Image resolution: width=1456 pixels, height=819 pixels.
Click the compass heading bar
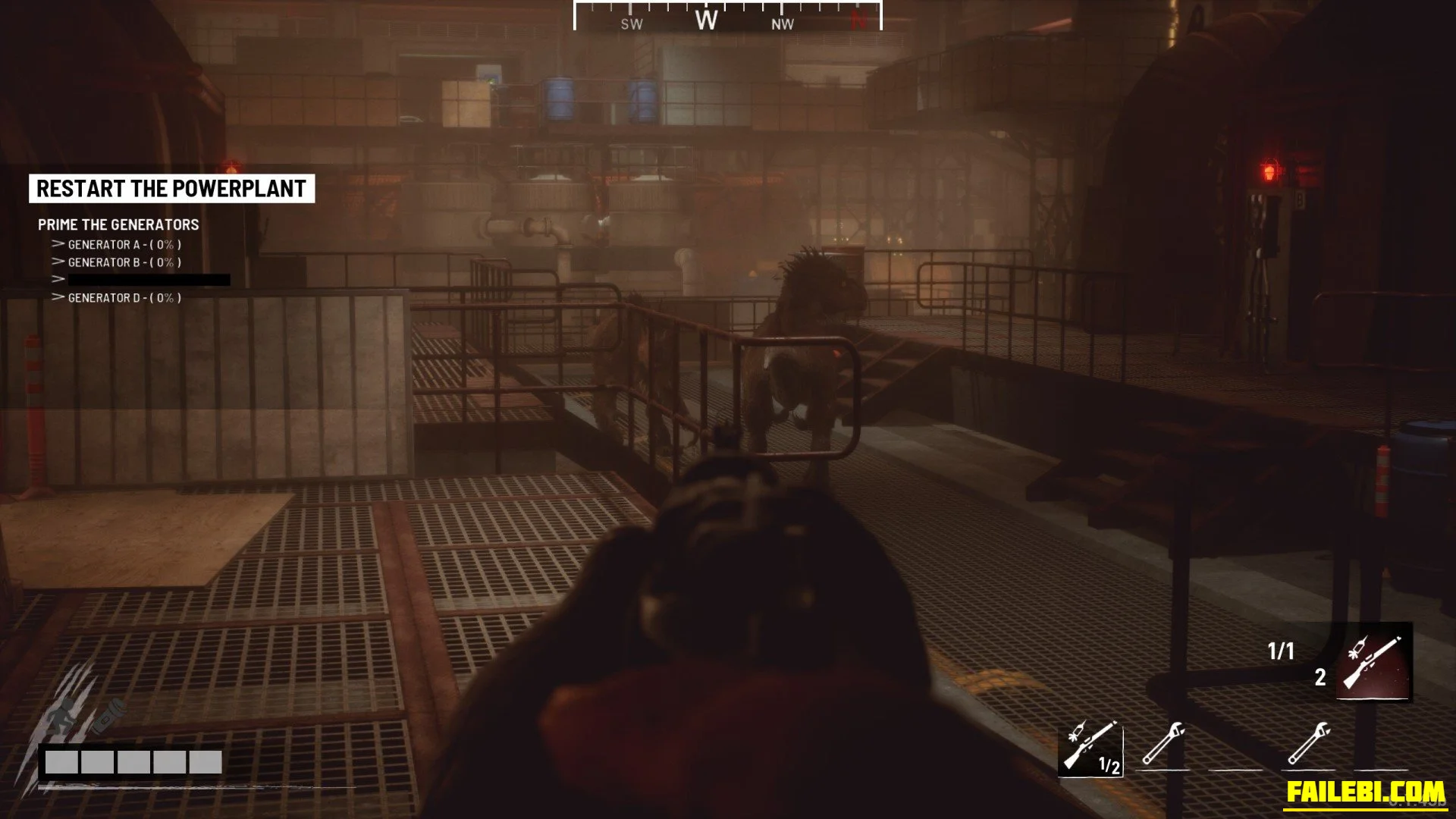(x=727, y=18)
